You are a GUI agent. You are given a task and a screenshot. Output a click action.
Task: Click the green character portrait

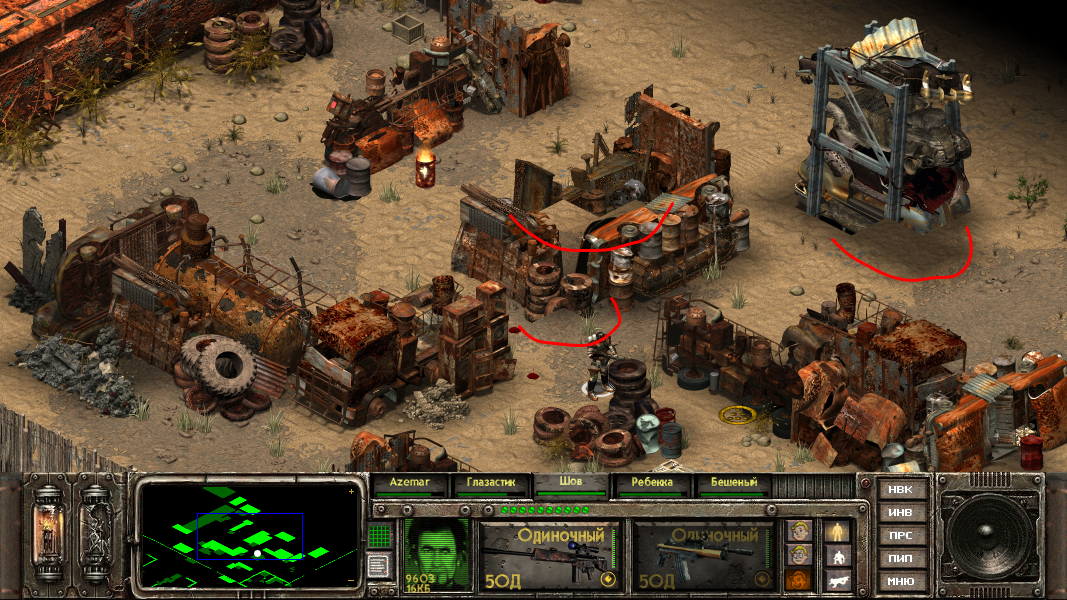click(x=436, y=553)
